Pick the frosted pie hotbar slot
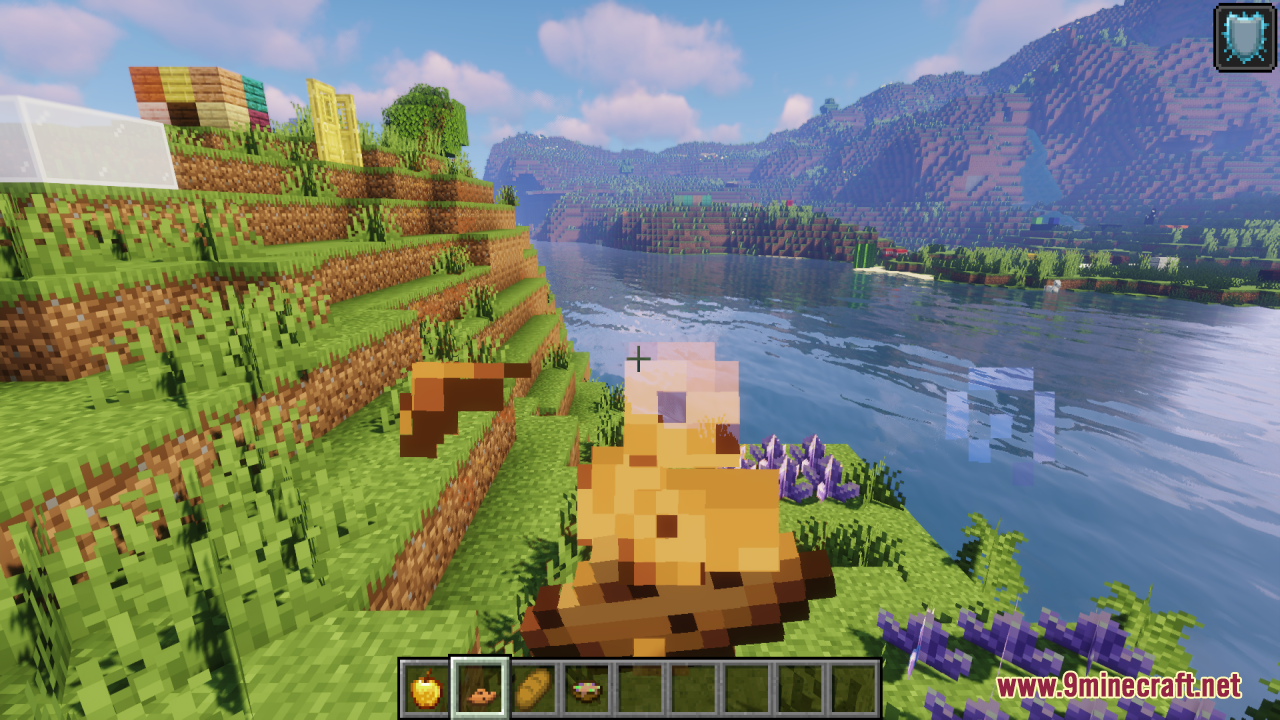 [587, 689]
